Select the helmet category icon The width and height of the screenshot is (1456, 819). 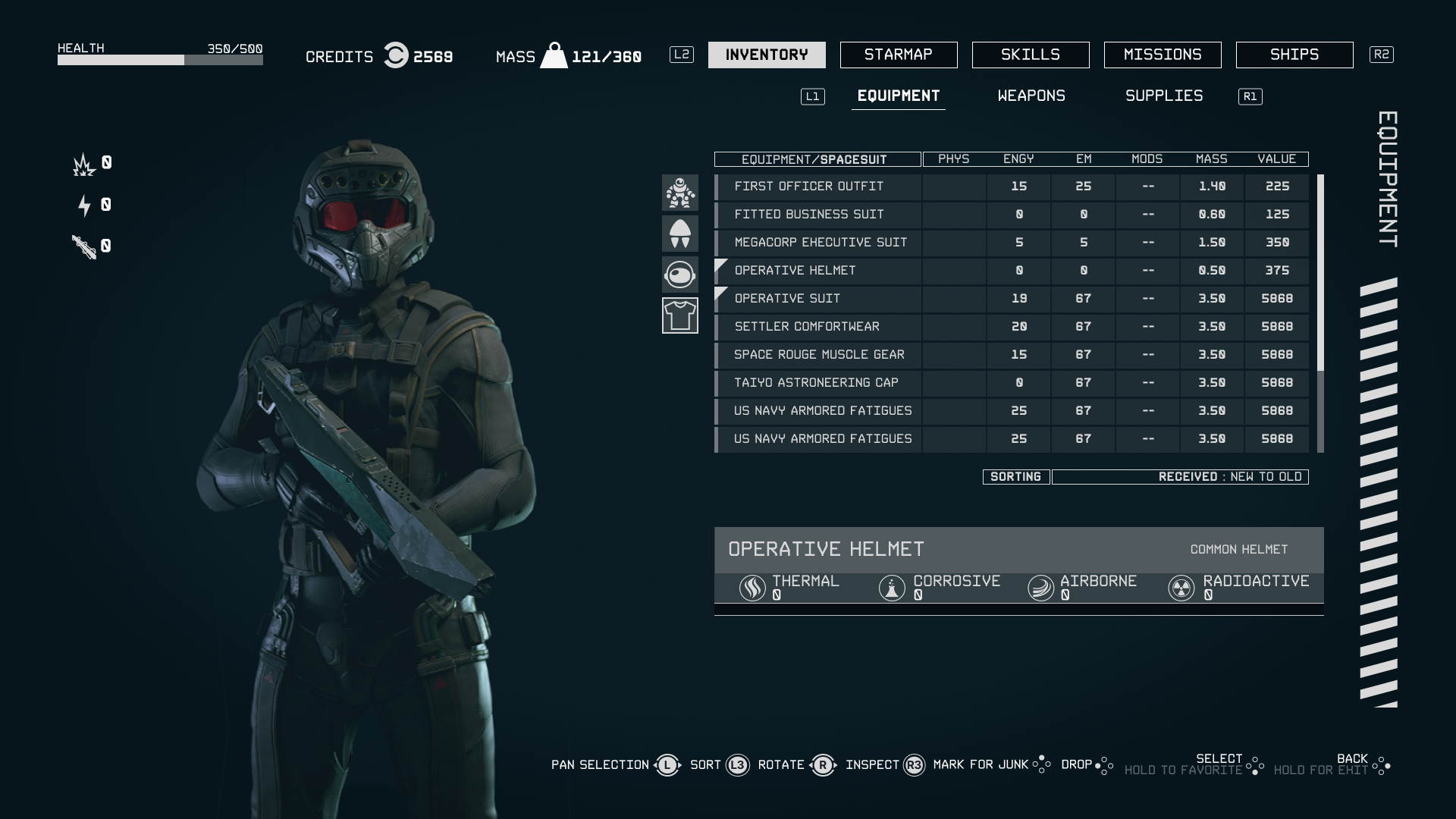[680, 275]
